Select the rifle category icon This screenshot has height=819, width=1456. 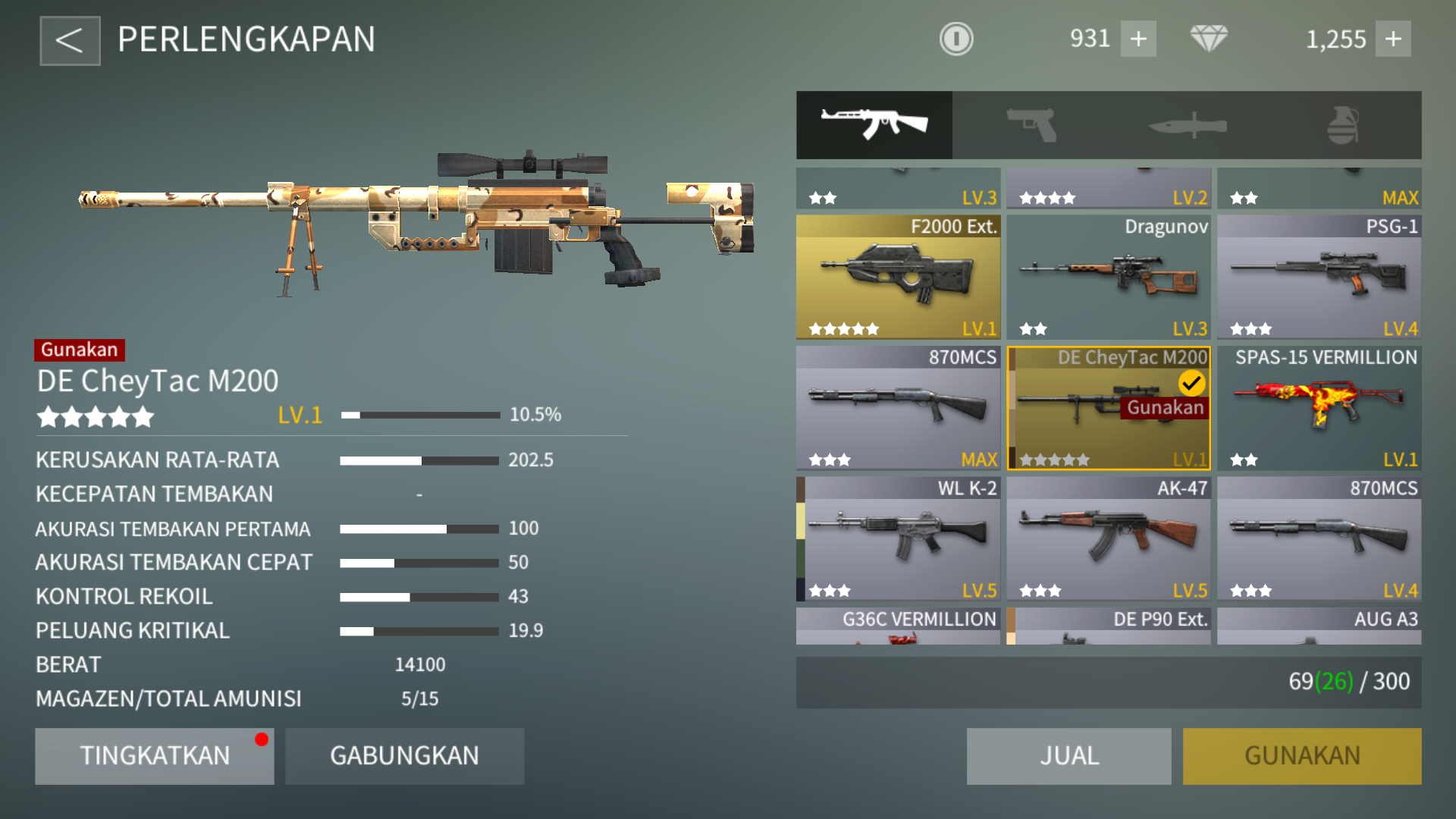[x=874, y=124]
